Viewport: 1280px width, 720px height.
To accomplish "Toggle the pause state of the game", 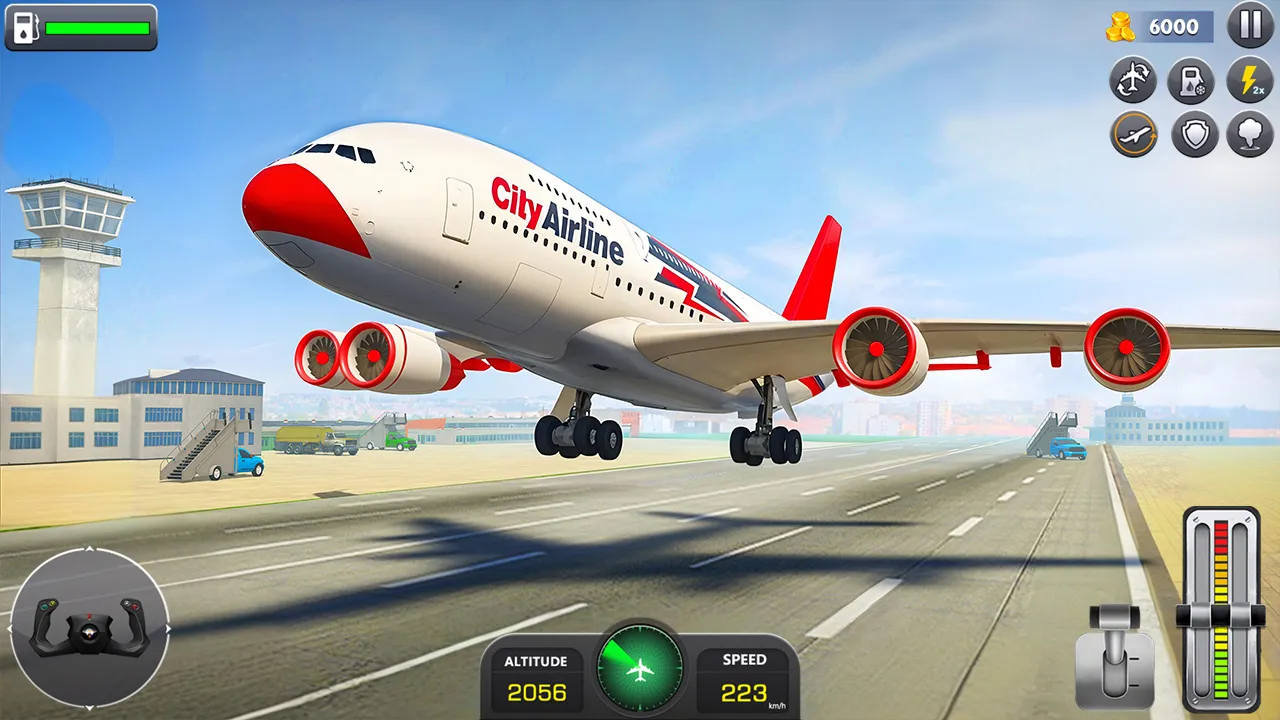I will click(1250, 26).
